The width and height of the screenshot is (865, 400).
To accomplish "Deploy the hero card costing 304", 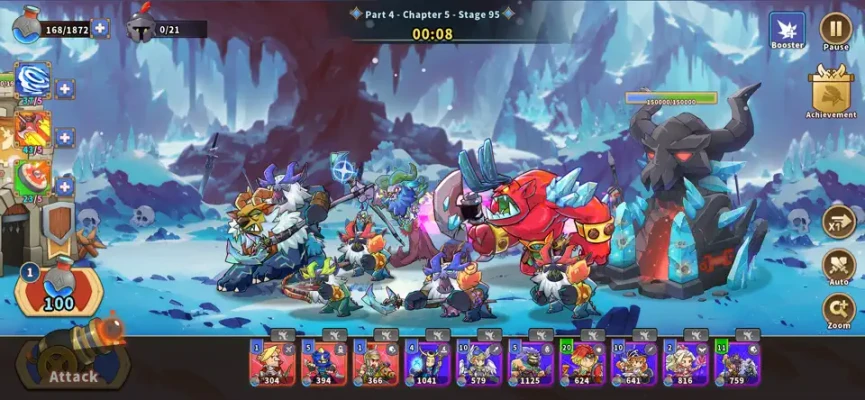I will (x=271, y=363).
